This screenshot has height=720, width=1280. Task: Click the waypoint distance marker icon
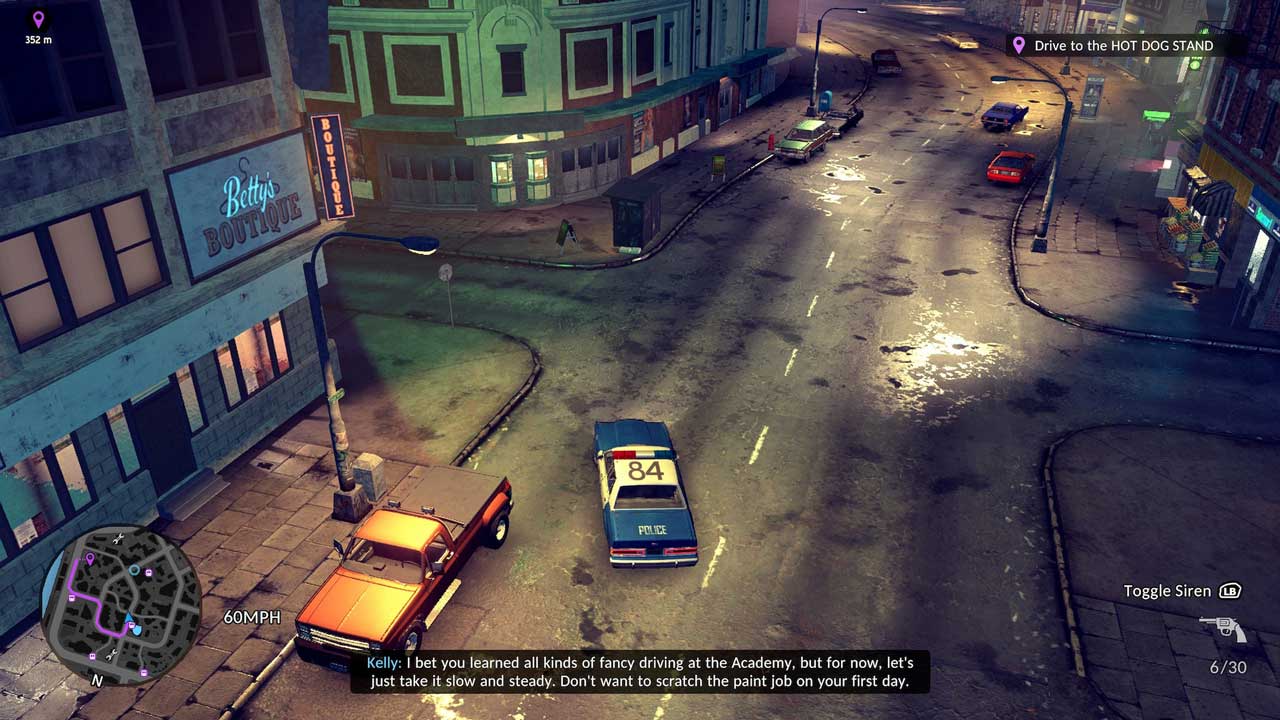38,19
